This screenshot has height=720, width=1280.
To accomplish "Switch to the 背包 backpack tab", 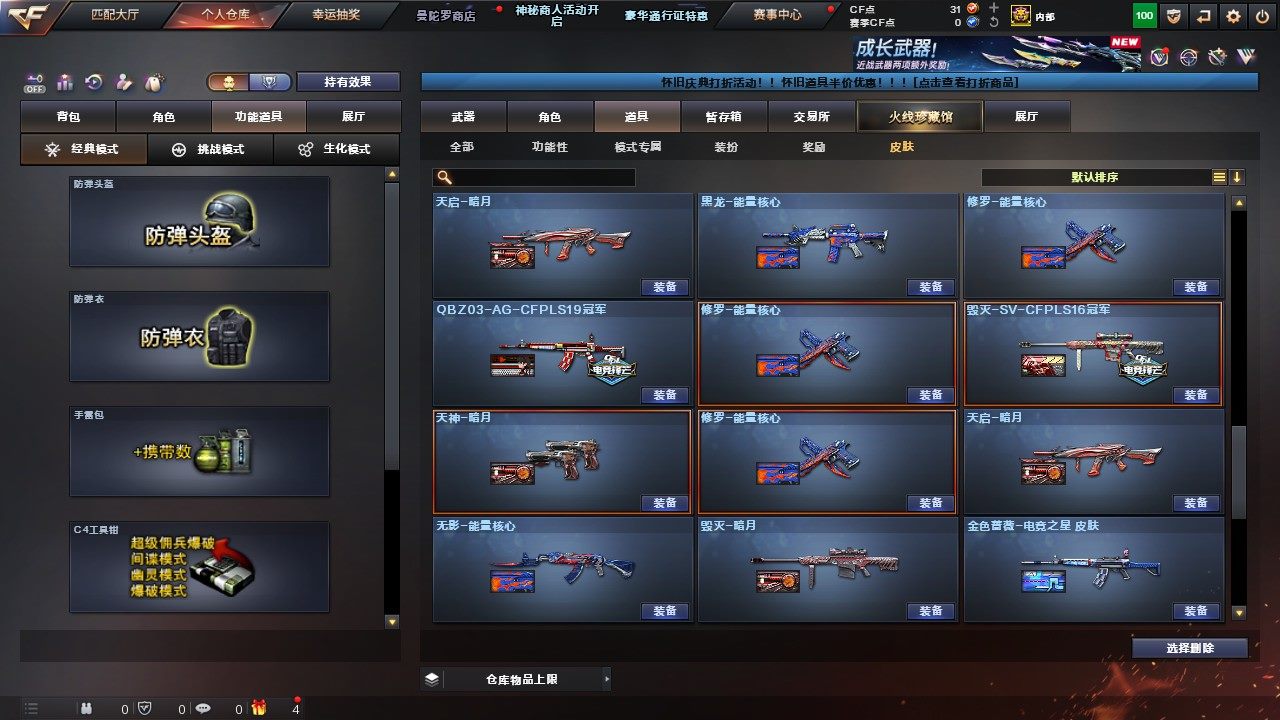I will pyautogui.click(x=68, y=117).
